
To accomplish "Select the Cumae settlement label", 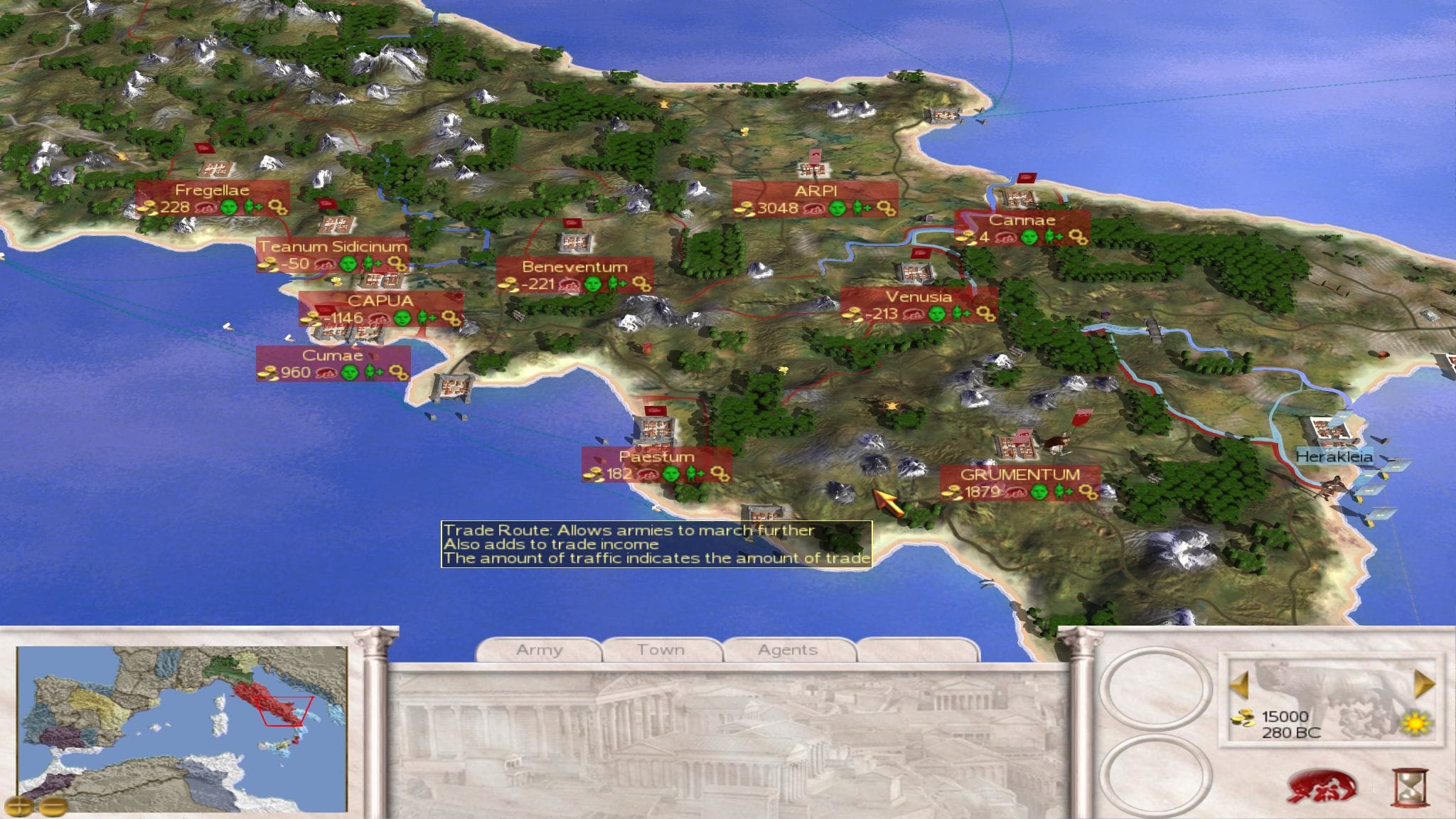I will (333, 355).
